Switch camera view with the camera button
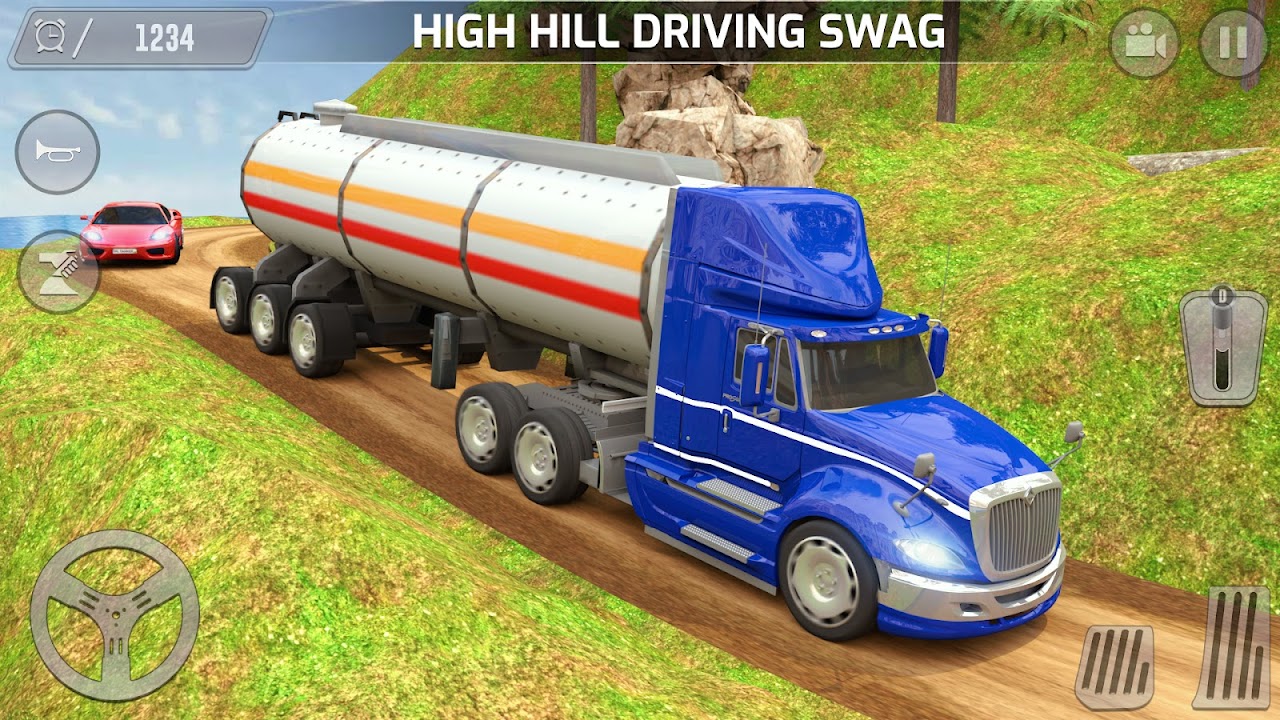1280x720 pixels. click(1144, 43)
